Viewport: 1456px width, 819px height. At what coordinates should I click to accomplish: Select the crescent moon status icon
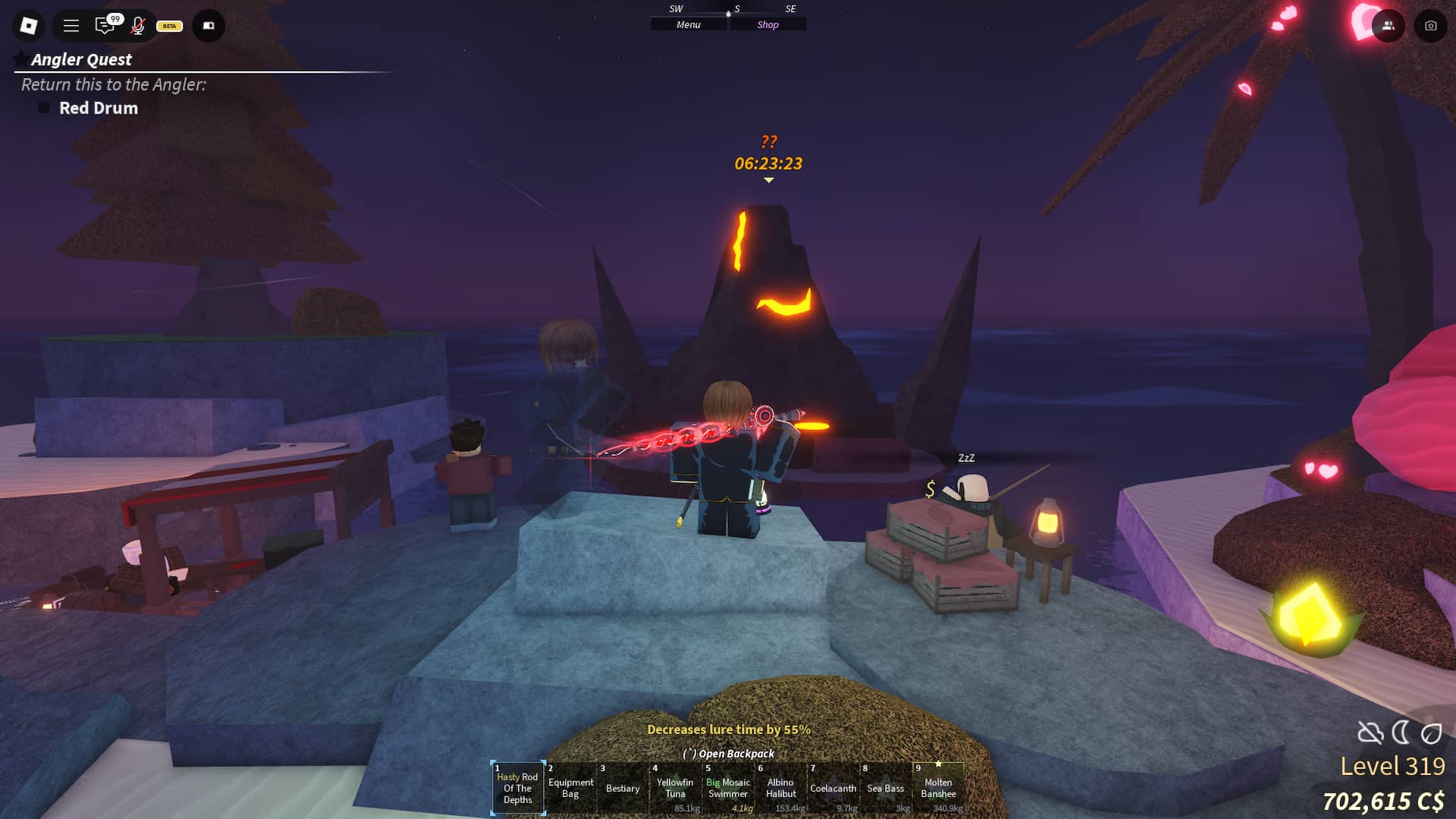pos(1403,730)
